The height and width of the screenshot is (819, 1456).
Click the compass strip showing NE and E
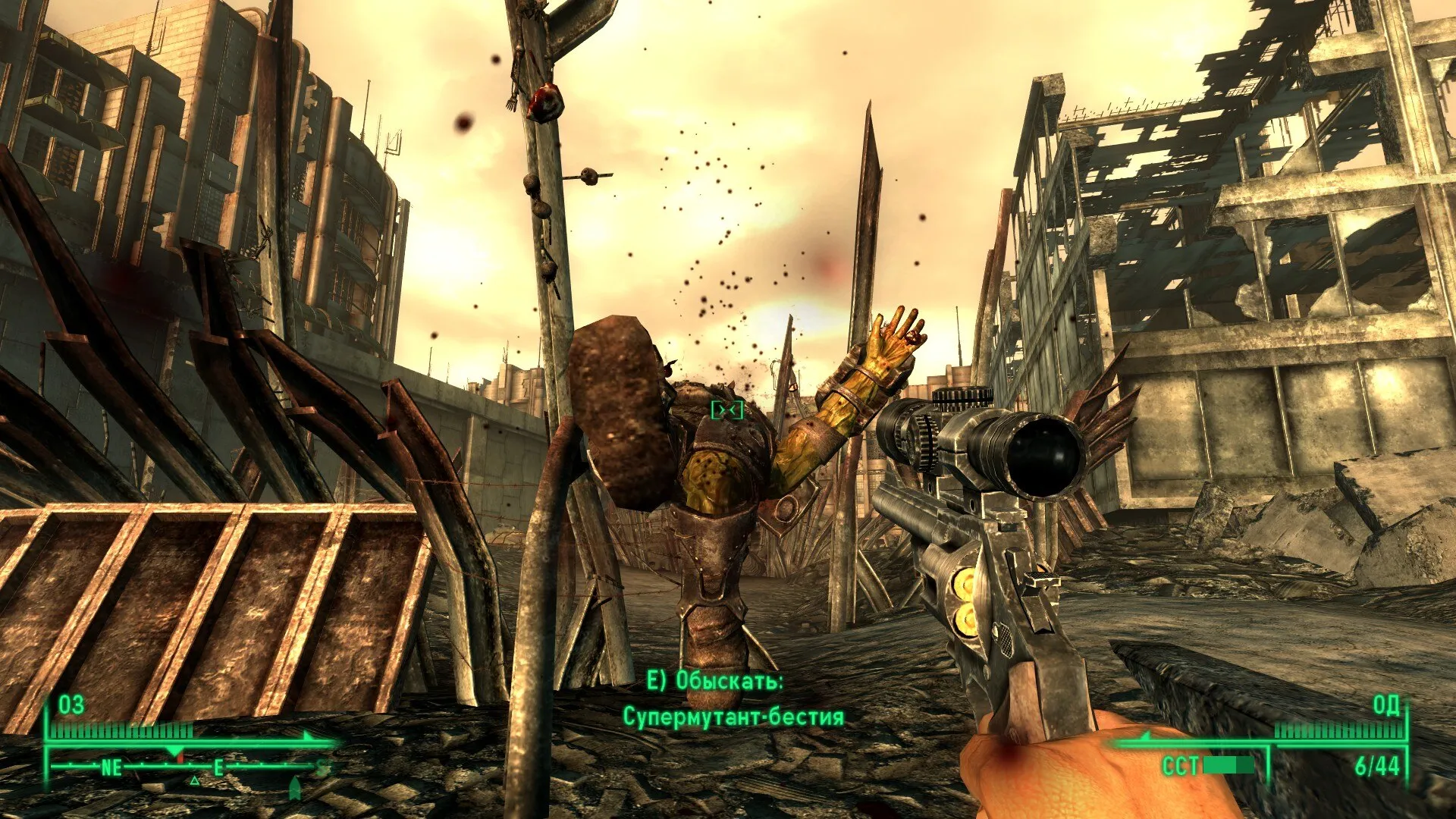pos(190,767)
